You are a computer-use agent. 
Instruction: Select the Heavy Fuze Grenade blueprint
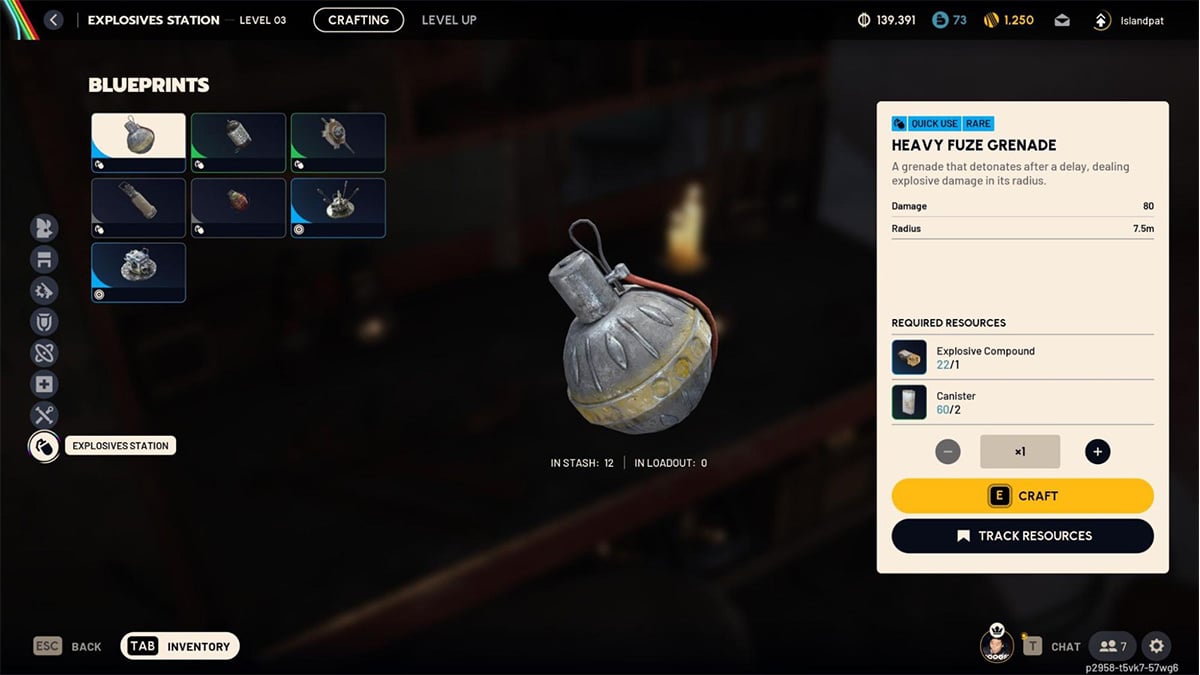click(x=138, y=143)
